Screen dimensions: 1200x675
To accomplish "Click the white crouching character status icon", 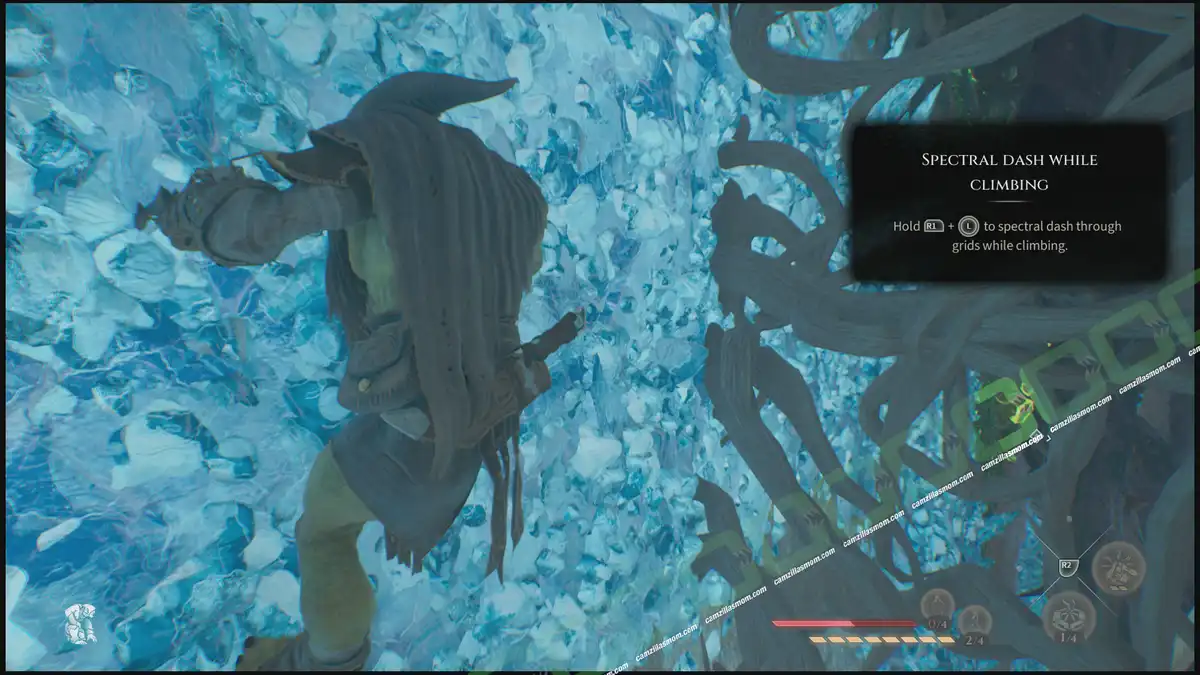I will [x=79, y=623].
